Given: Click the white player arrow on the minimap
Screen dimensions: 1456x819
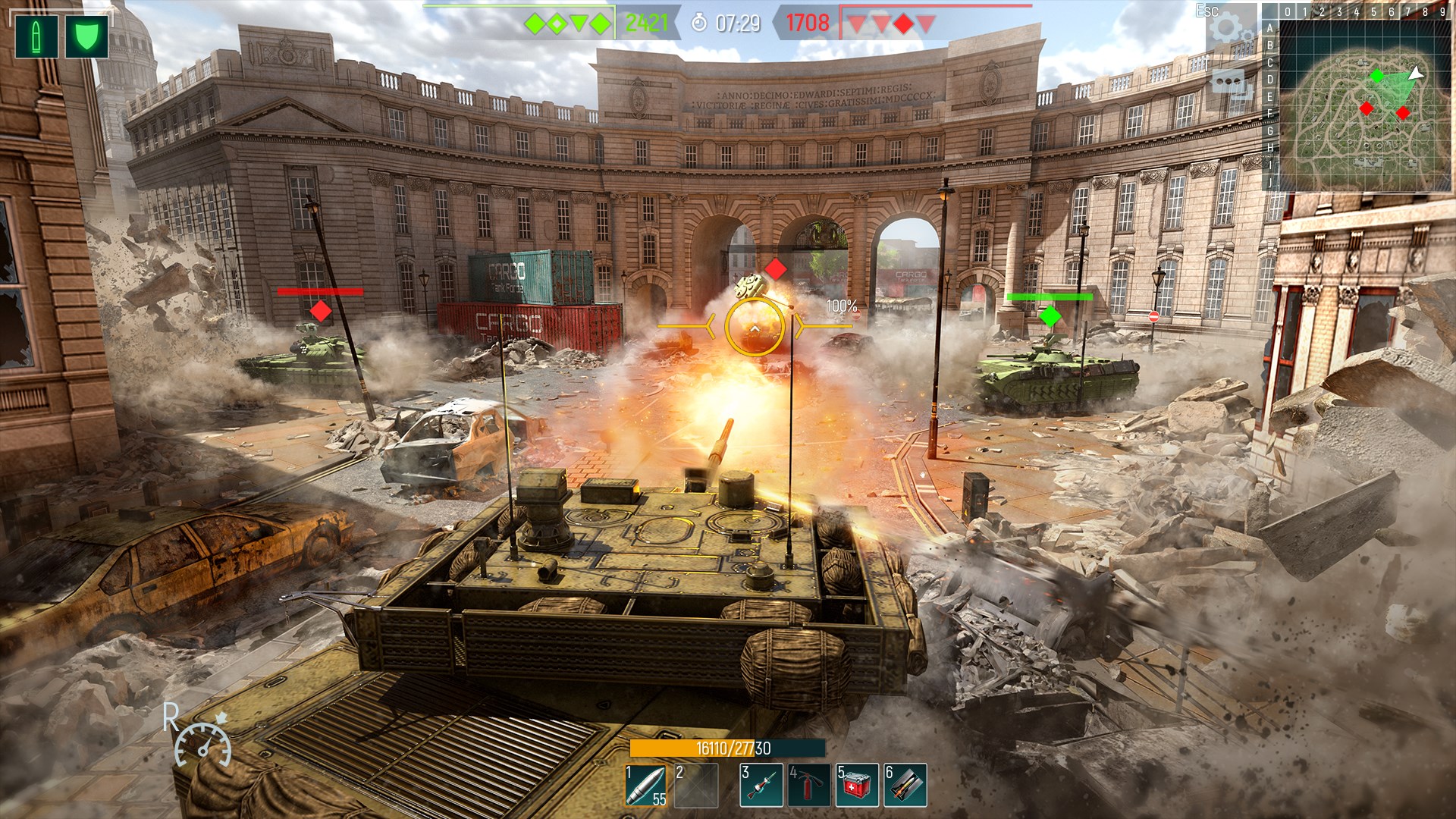Looking at the screenshot, I should click(1417, 74).
